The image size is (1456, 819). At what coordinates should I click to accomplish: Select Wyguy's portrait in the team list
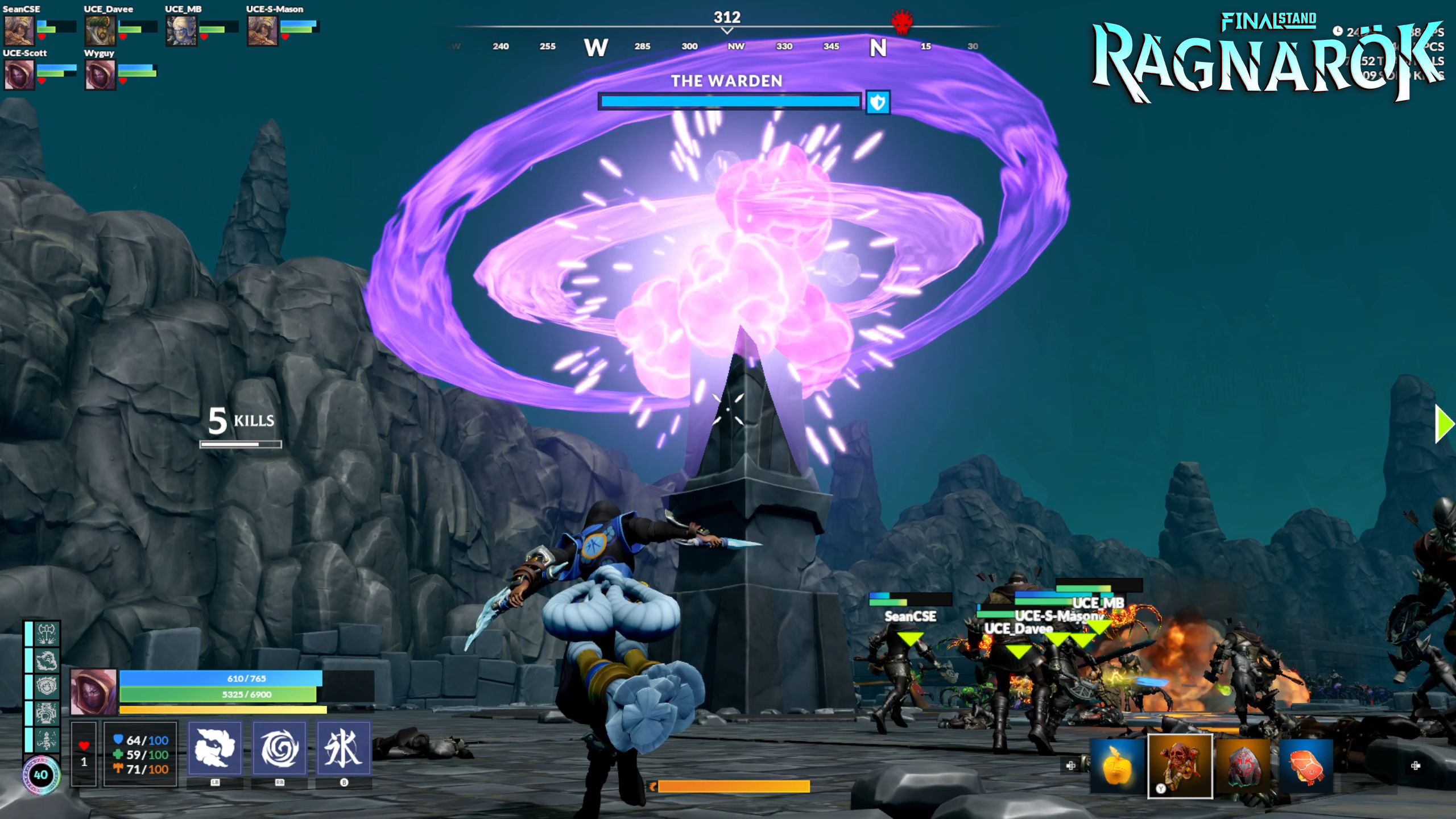tap(100, 74)
